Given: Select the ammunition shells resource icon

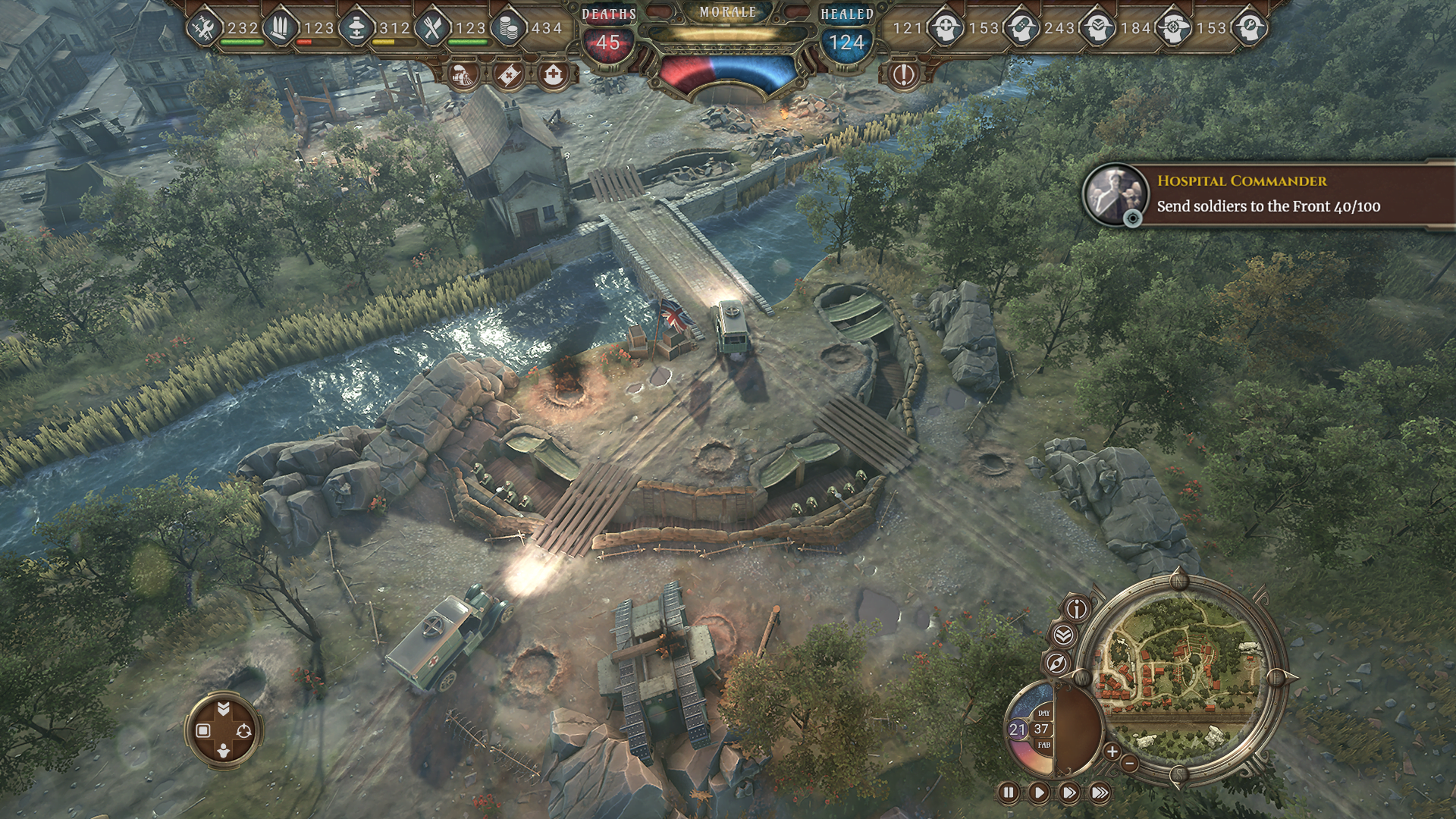Looking at the screenshot, I should coord(281,29).
